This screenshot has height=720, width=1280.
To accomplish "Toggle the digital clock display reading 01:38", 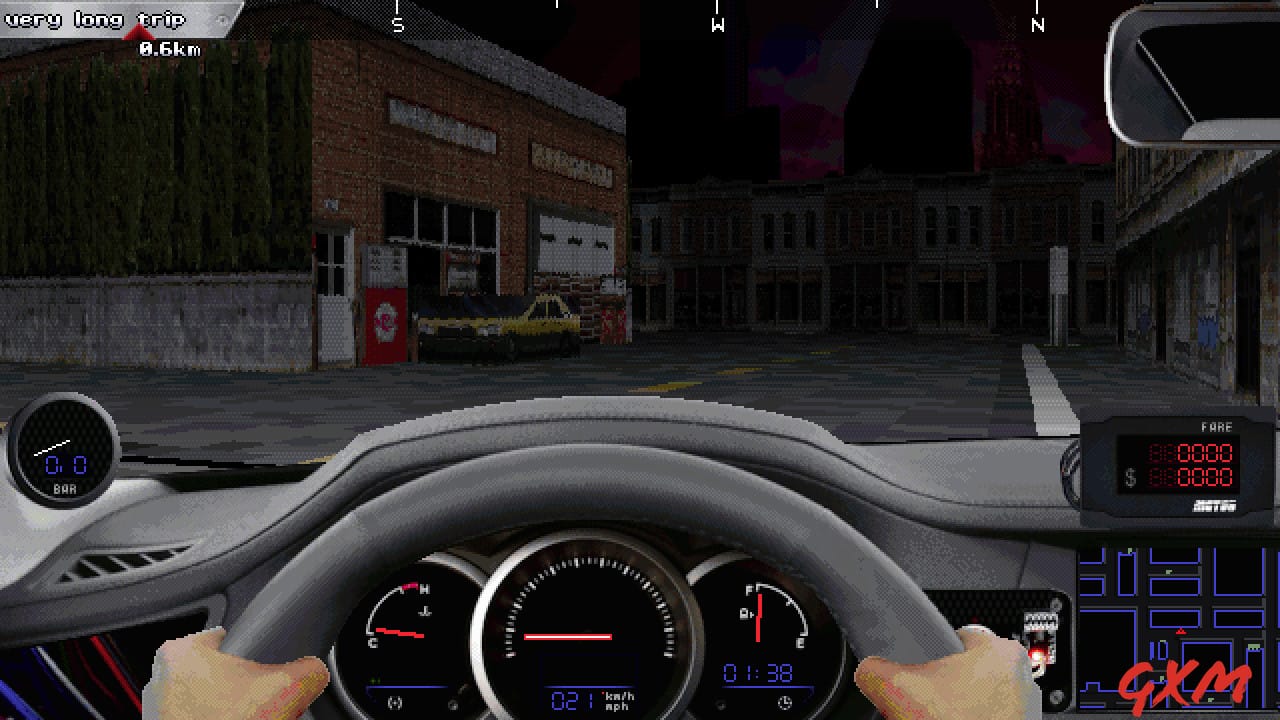I will (758, 670).
